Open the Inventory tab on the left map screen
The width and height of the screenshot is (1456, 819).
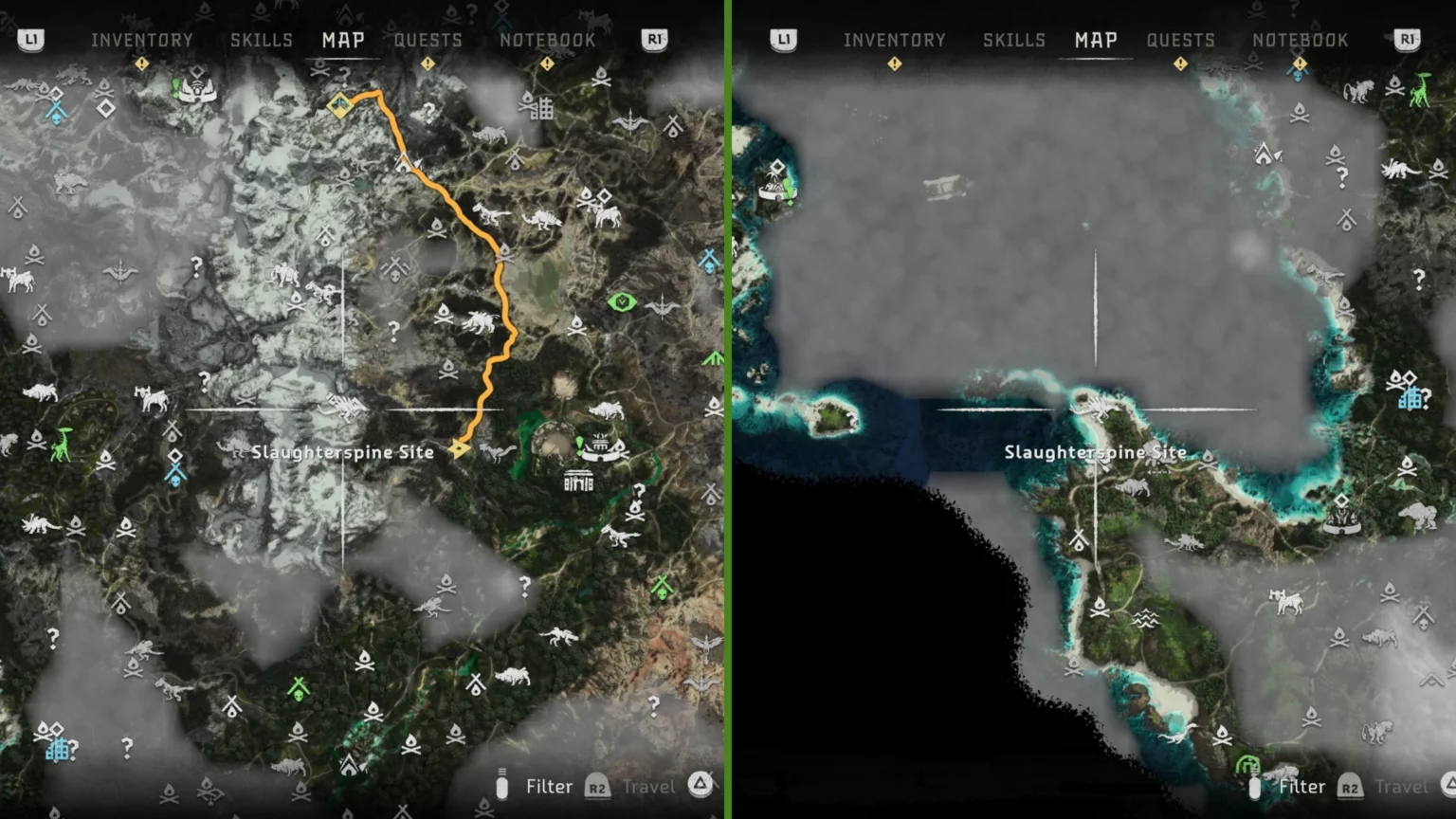point(142,40)
